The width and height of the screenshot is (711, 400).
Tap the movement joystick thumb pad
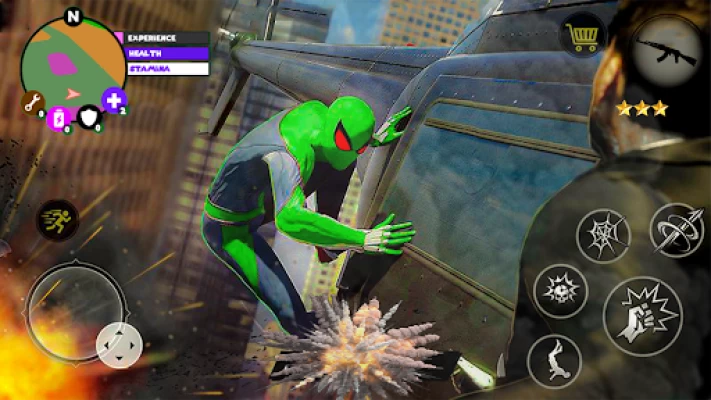click(x=119, y=345)
